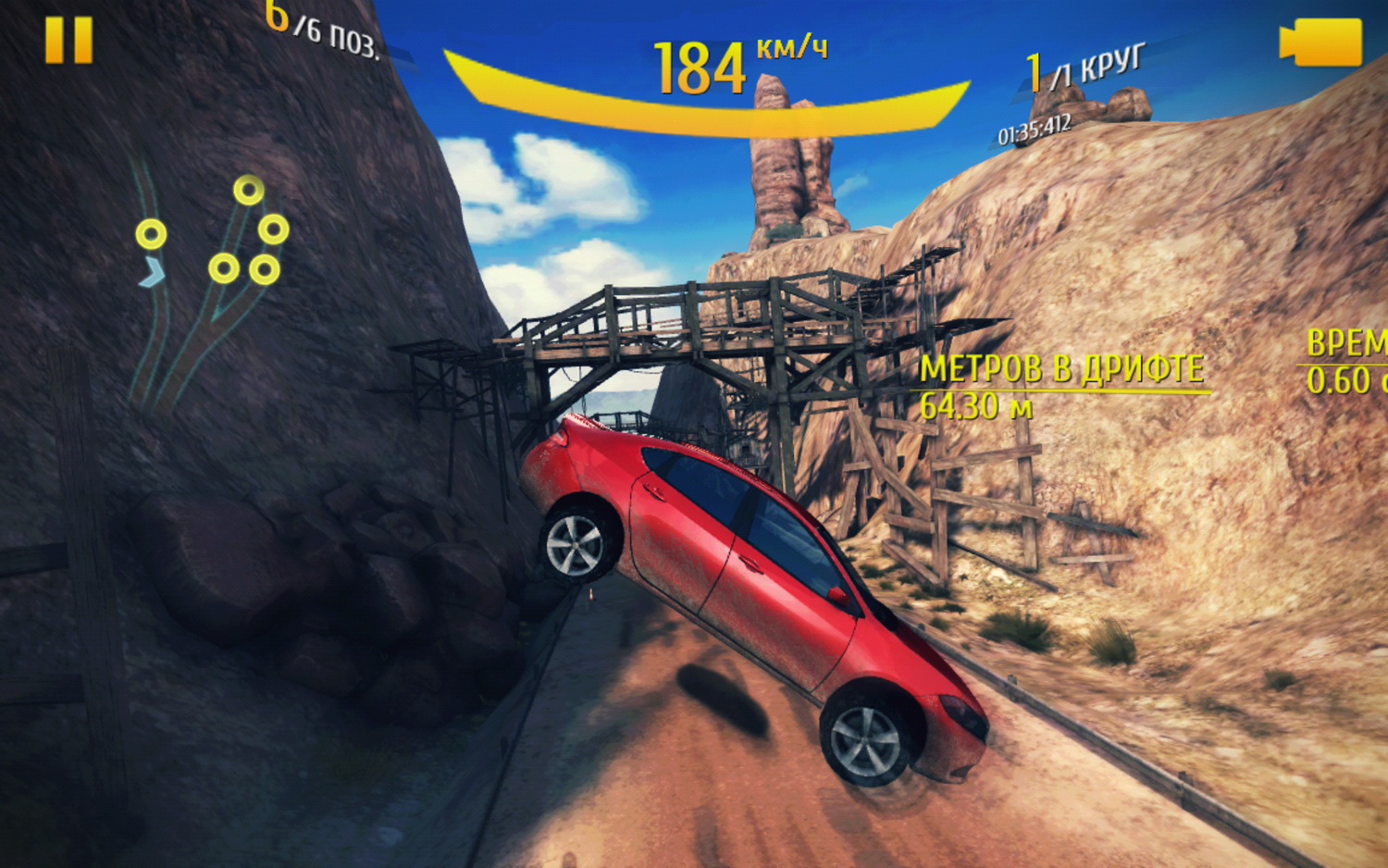Switch view using the camera icon
Screen dimensions: 1388x868
click(1321, 43)
